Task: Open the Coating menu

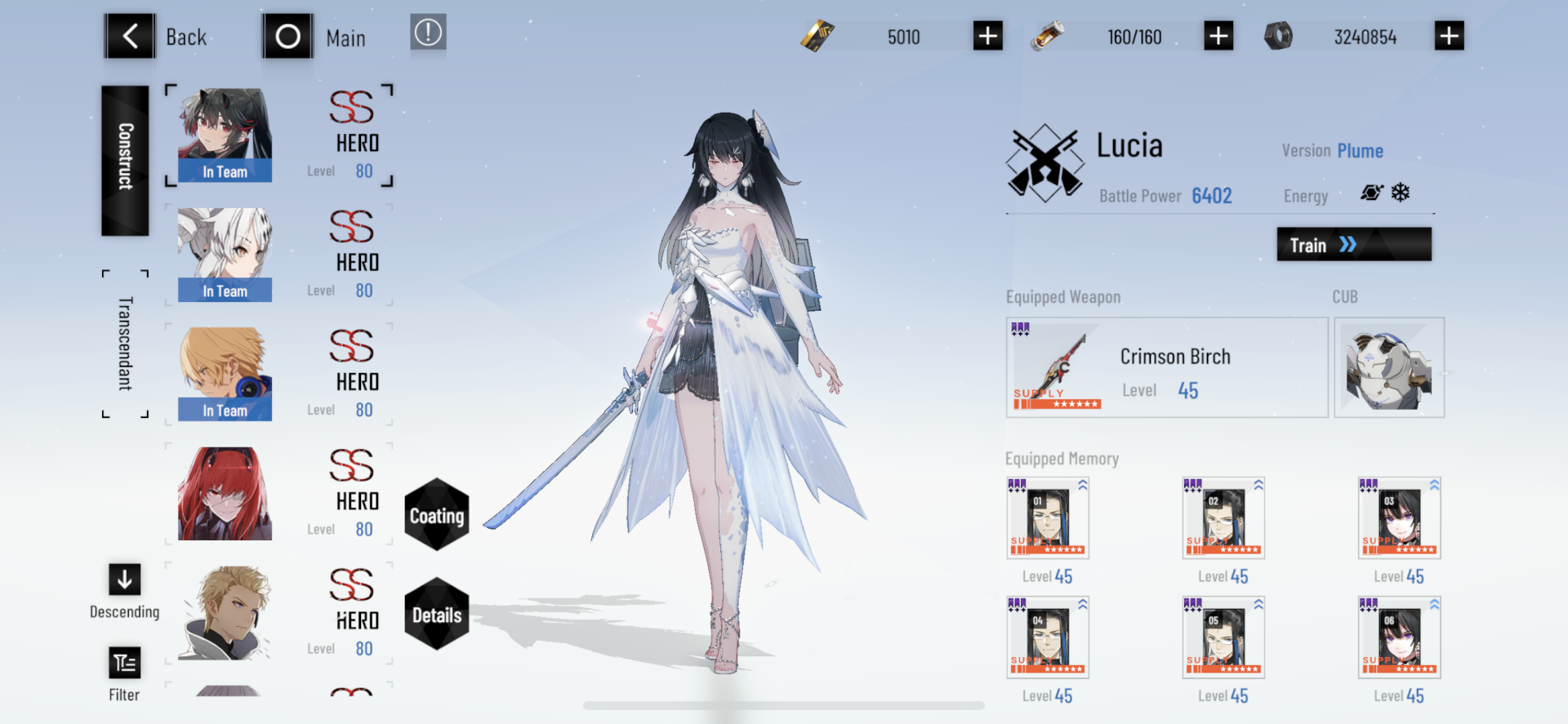Action: click(x=437, y=516)
